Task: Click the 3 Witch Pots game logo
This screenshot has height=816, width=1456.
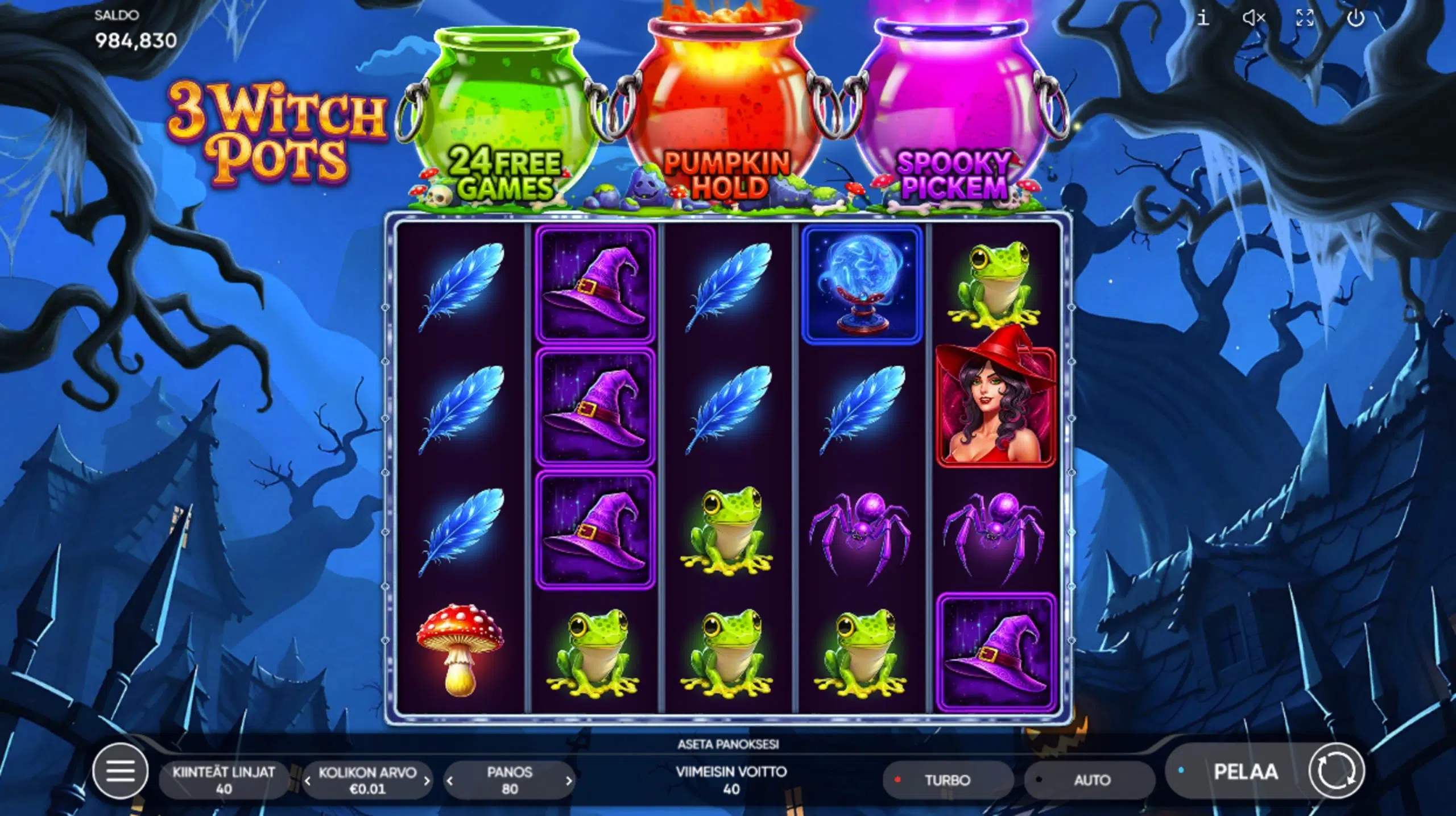Action: pyautogui.click(x=267, y=131)
